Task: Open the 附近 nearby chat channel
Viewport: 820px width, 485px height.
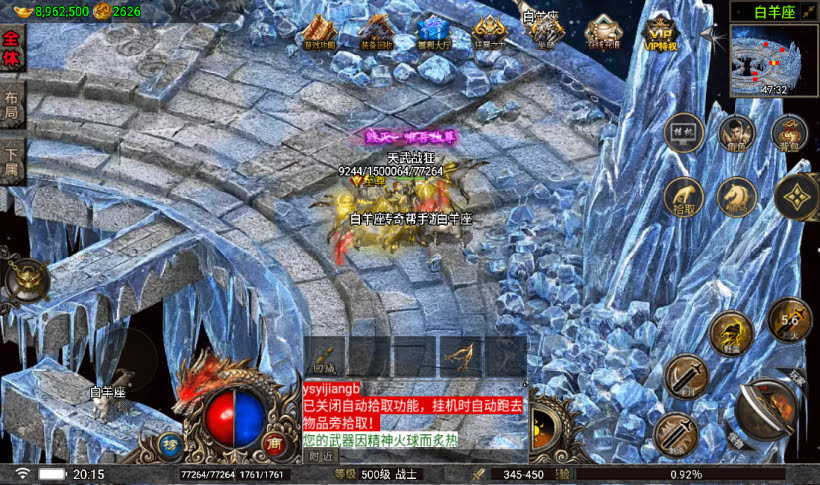Action: [320, 455]
